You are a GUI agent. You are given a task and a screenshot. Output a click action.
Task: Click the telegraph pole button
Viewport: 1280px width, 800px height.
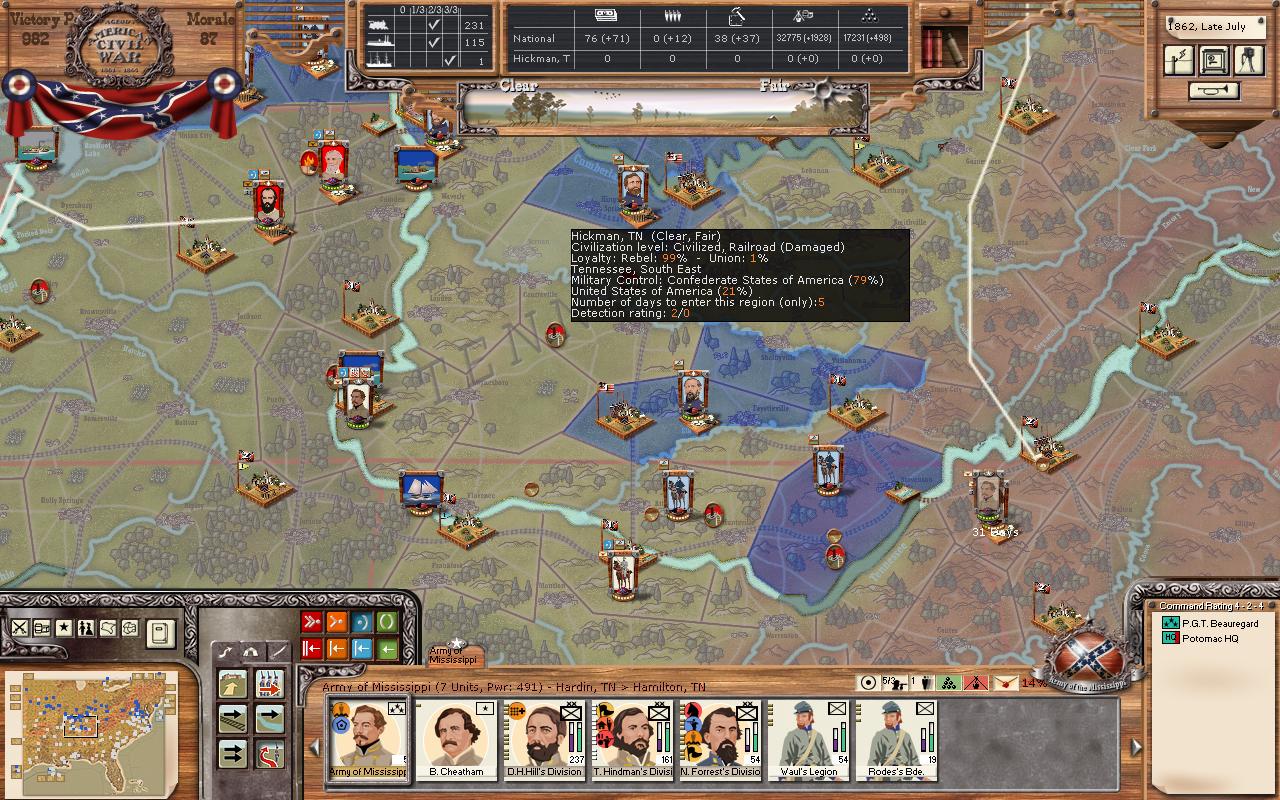coord(1179,60)
